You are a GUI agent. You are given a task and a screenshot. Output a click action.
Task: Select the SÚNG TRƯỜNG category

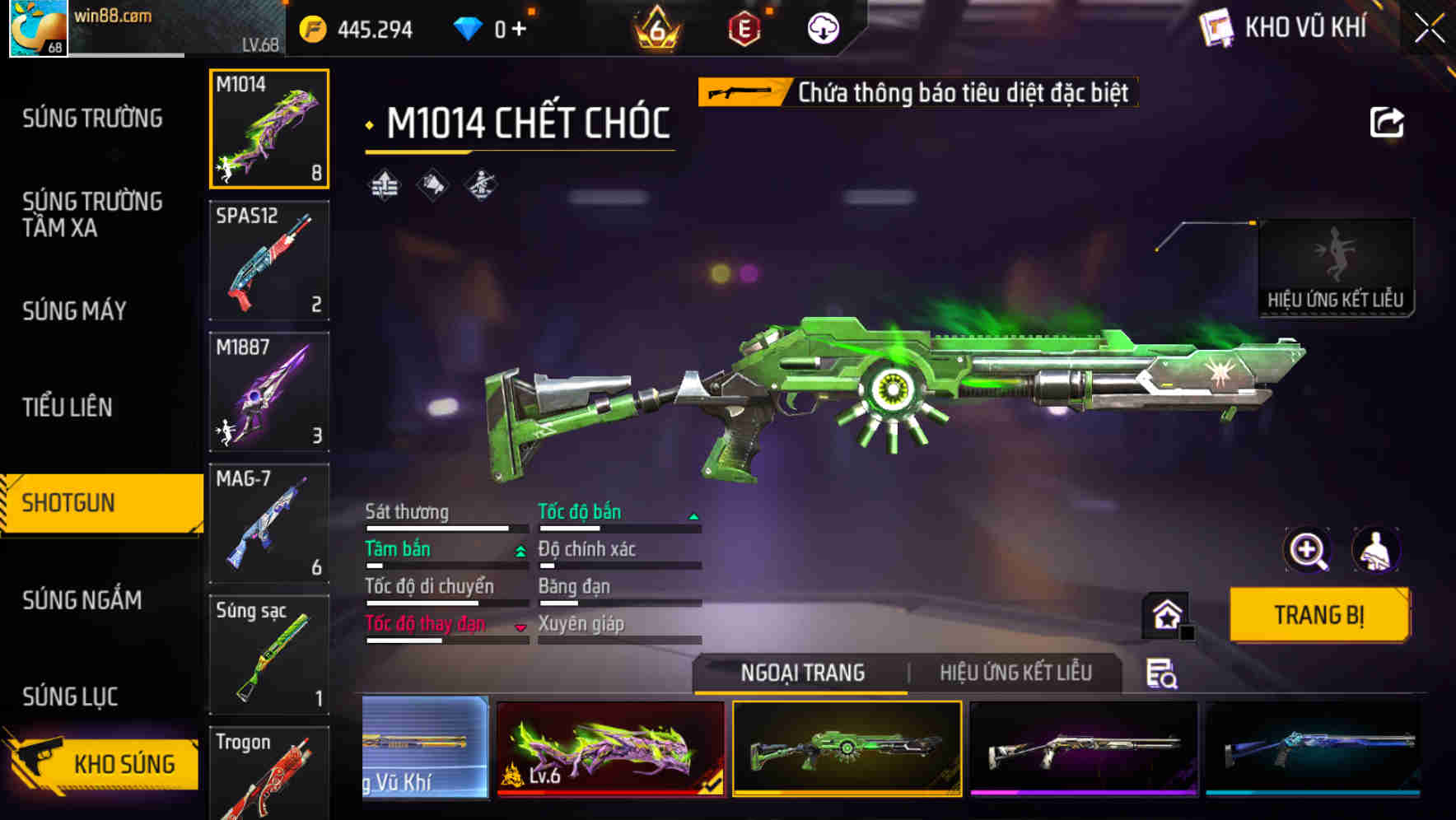pos(92,119)
